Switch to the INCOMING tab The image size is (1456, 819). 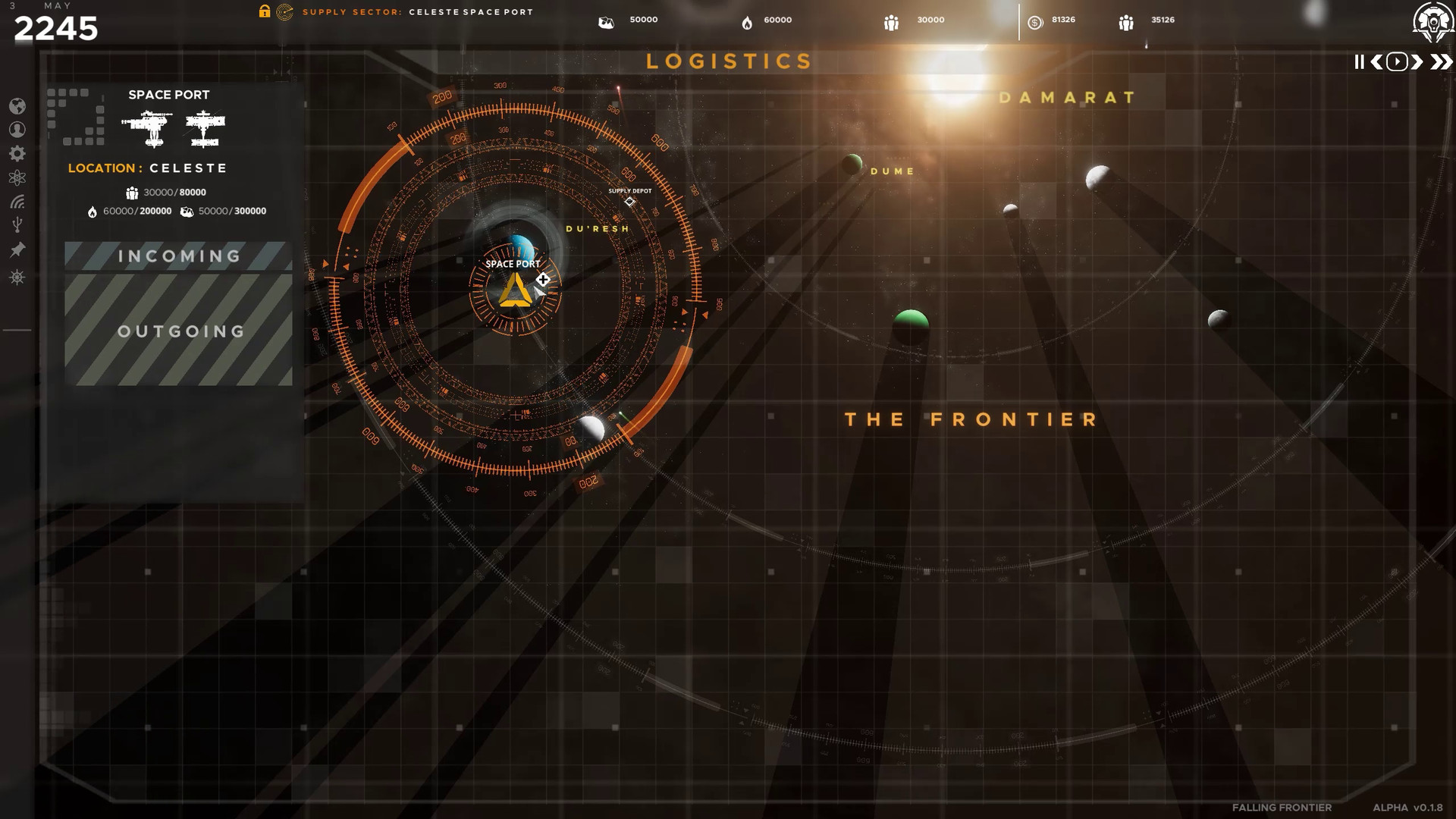pyautogui.click(x=177, y=256)
